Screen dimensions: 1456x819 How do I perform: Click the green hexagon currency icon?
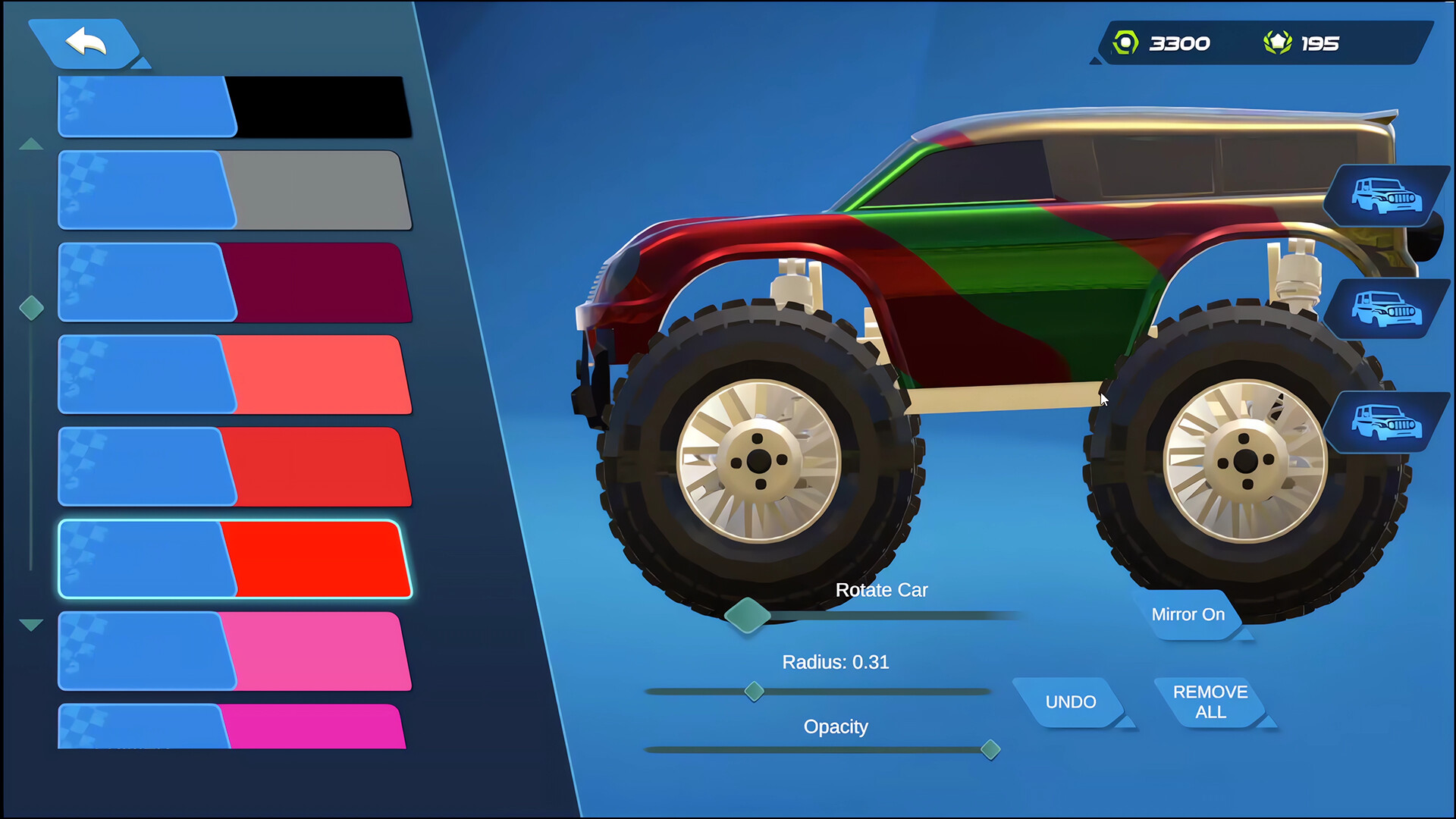(1125, 42)
